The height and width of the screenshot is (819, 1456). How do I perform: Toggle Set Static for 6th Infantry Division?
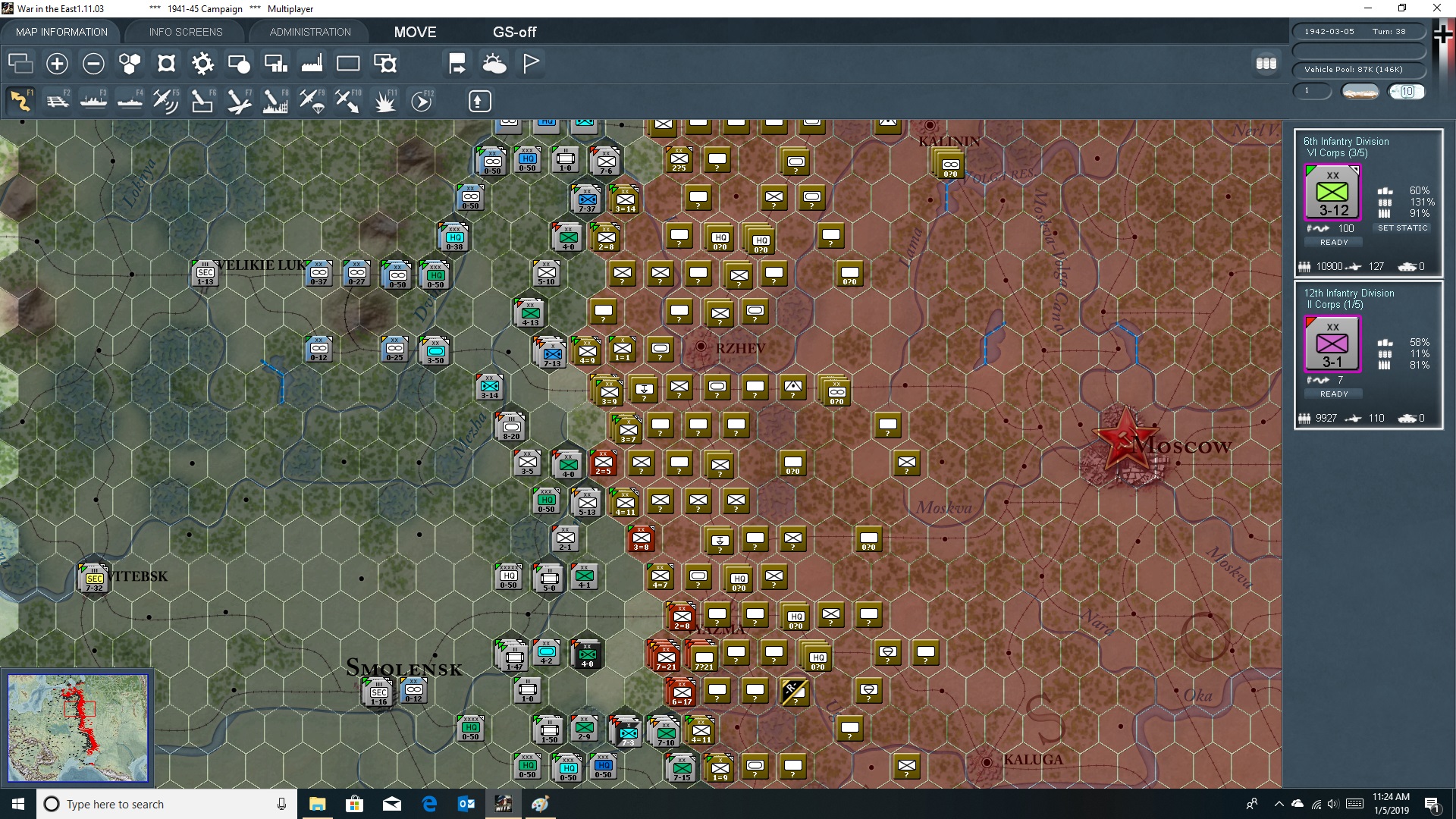[x=1403, y=227]
